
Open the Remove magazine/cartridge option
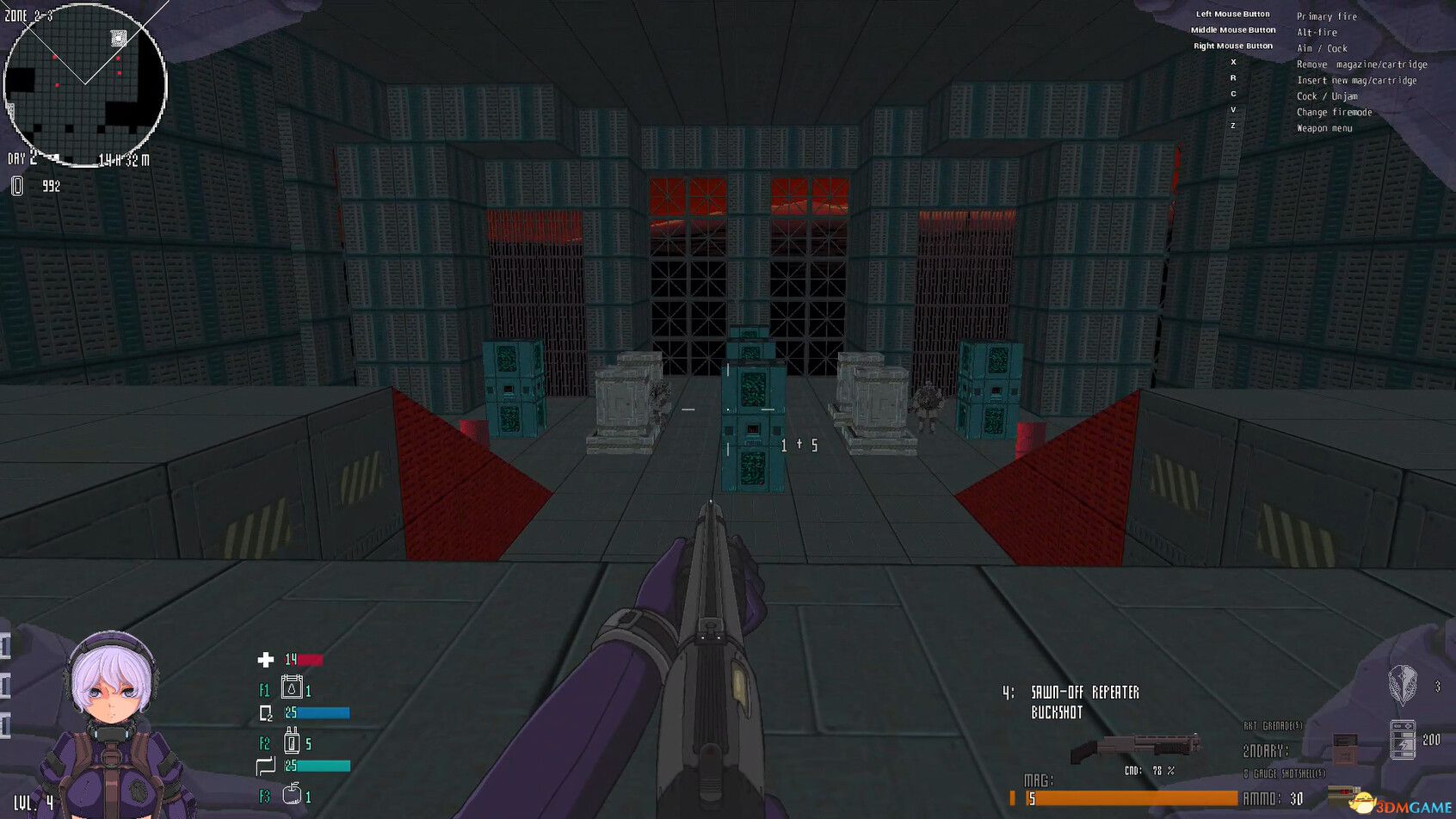(x=1361, y=64)
